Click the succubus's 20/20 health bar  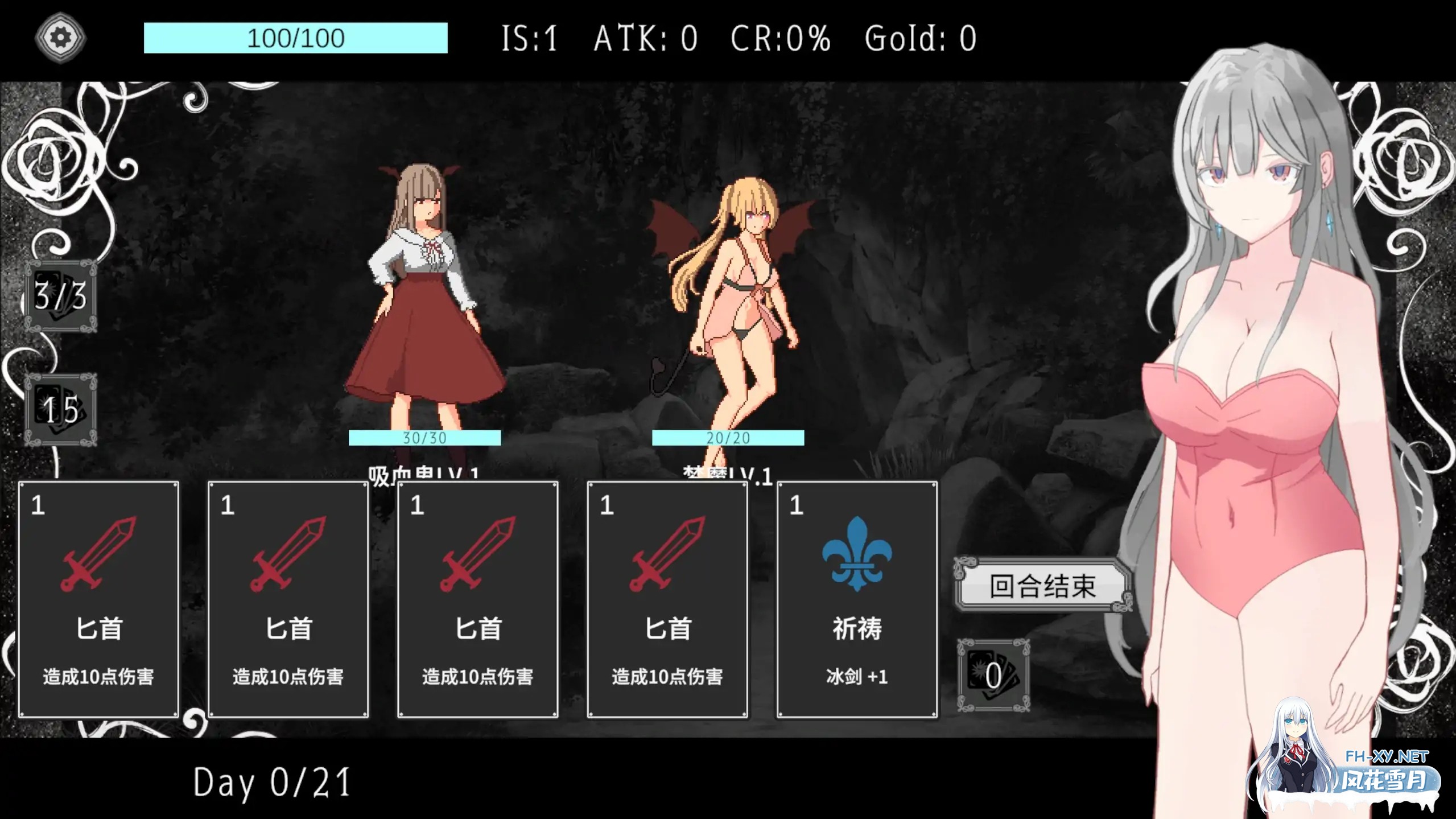(729, 437)
